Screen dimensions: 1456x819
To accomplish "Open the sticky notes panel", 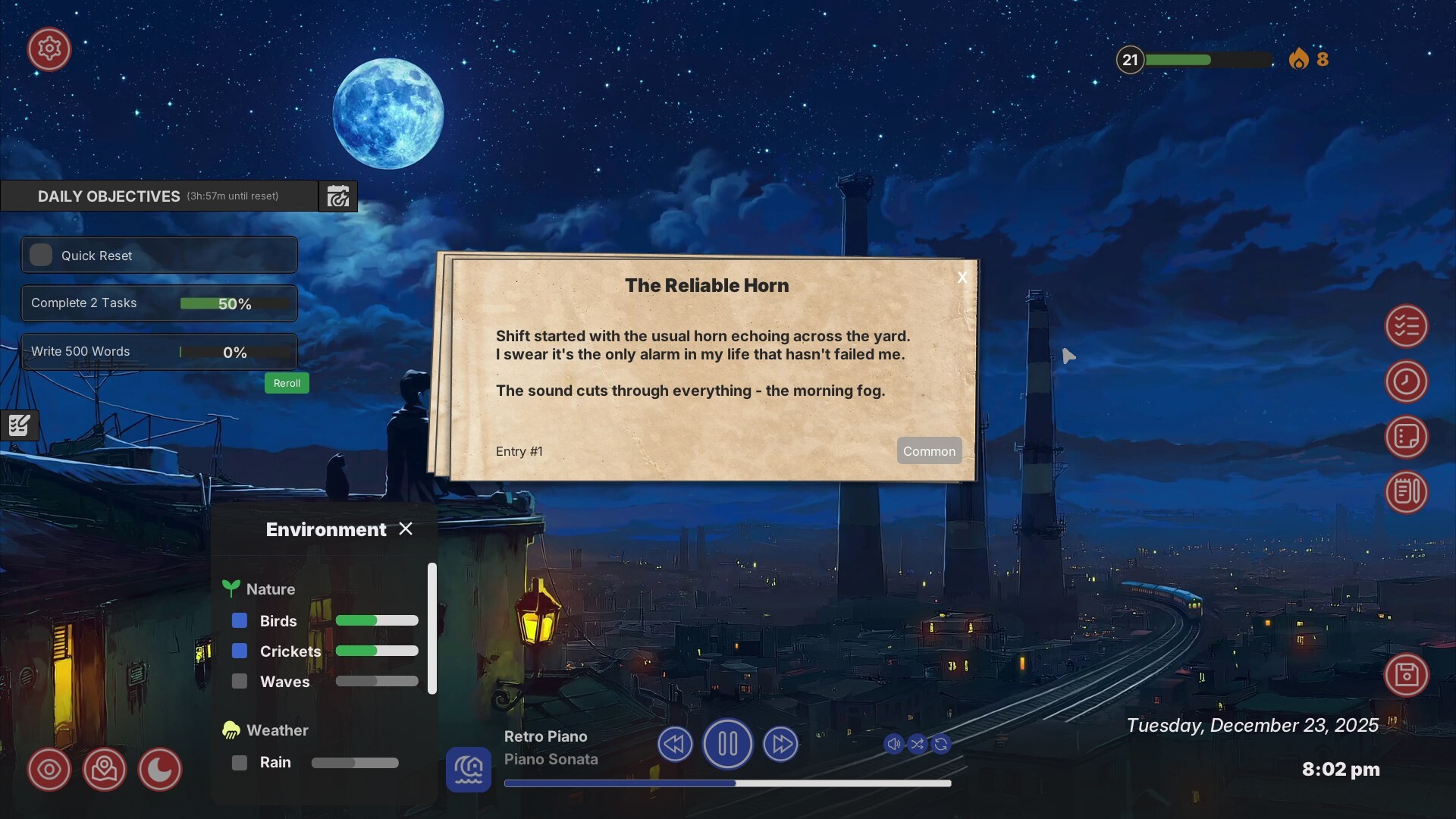I will tap(1407, 437).
